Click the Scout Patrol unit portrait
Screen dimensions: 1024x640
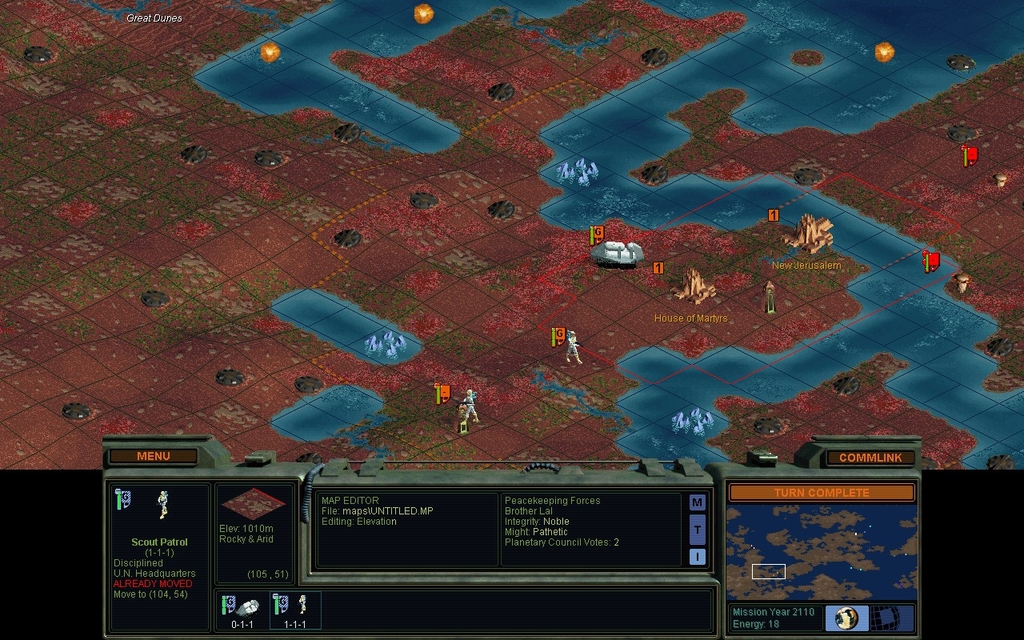click(162, 505)
